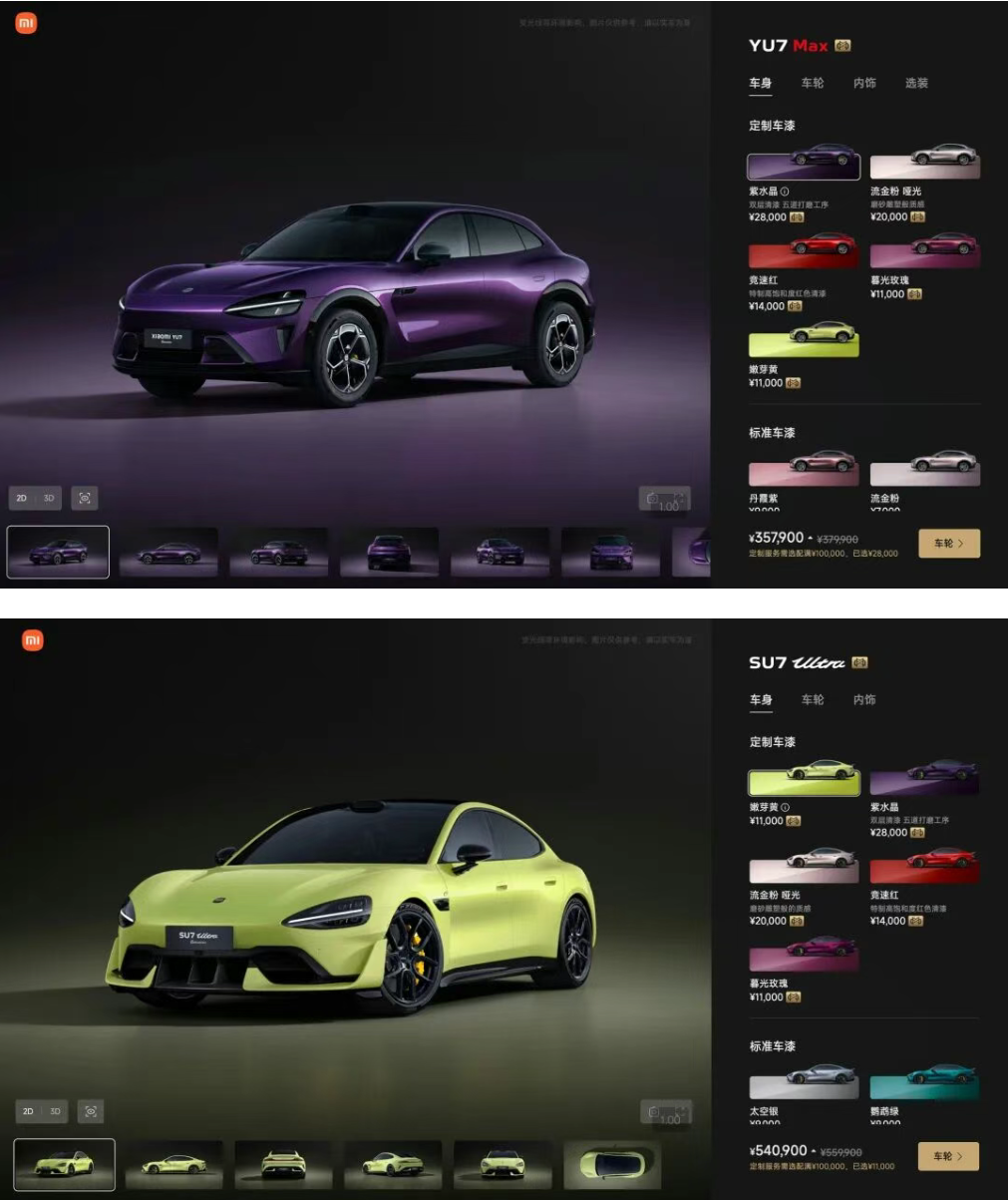1008x1200 pixels.
Task: Show the purple YU7 rear view thumbnail
Action: click(389, 553)
